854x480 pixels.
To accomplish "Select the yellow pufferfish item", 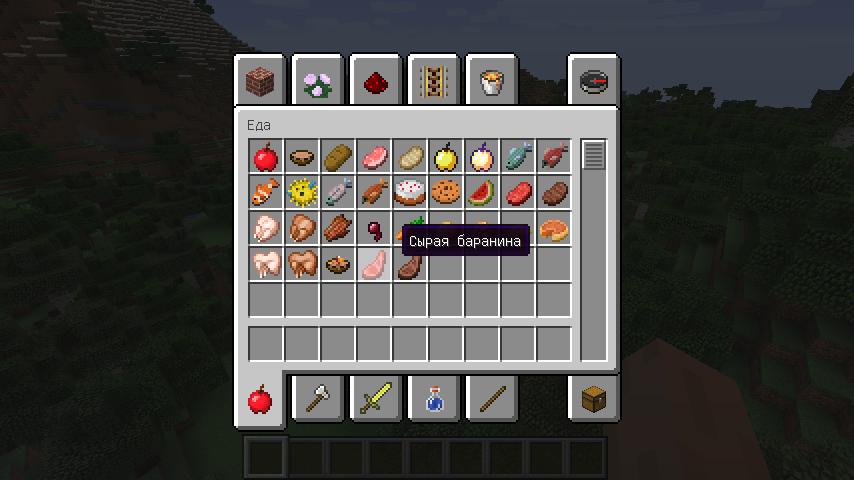I will click(302, 192).
